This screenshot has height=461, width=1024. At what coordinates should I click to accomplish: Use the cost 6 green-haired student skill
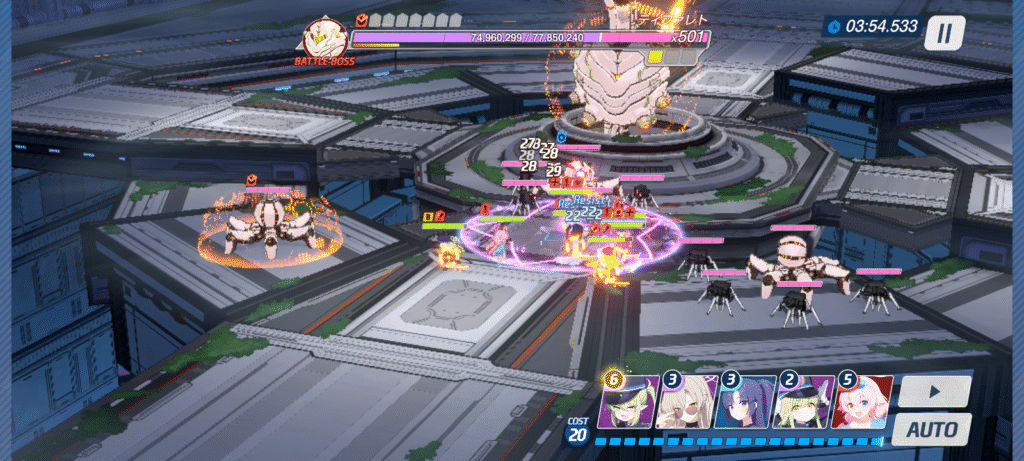(630, 403)
